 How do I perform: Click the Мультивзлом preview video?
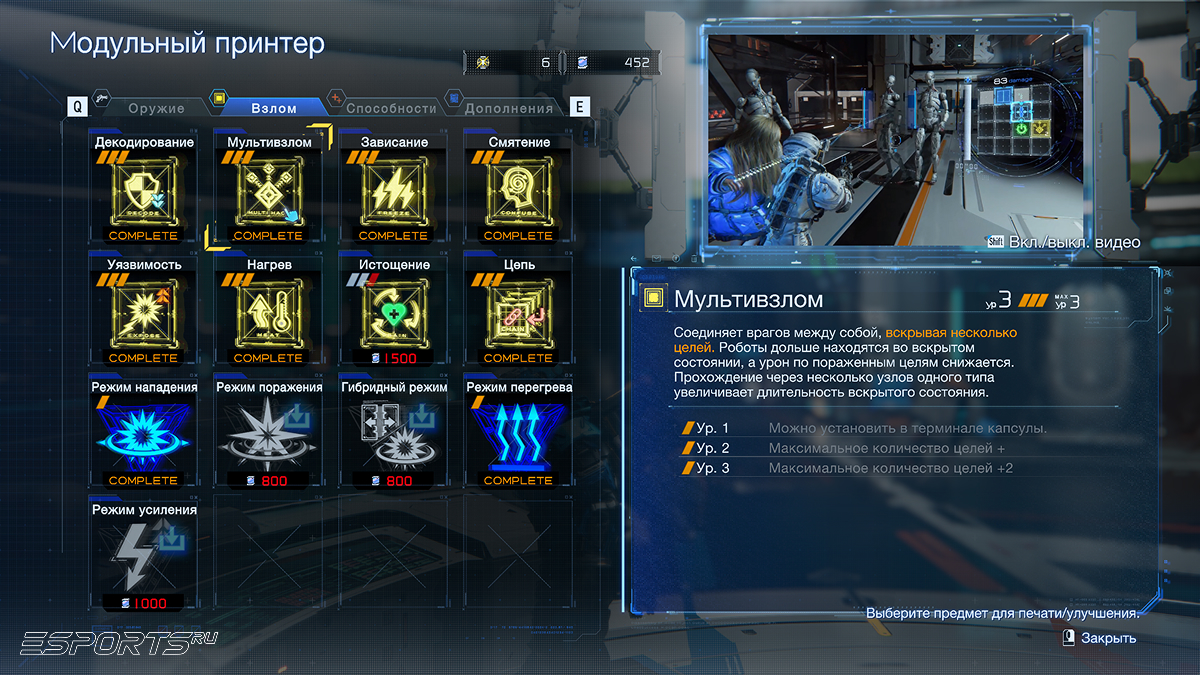point(896,140)
